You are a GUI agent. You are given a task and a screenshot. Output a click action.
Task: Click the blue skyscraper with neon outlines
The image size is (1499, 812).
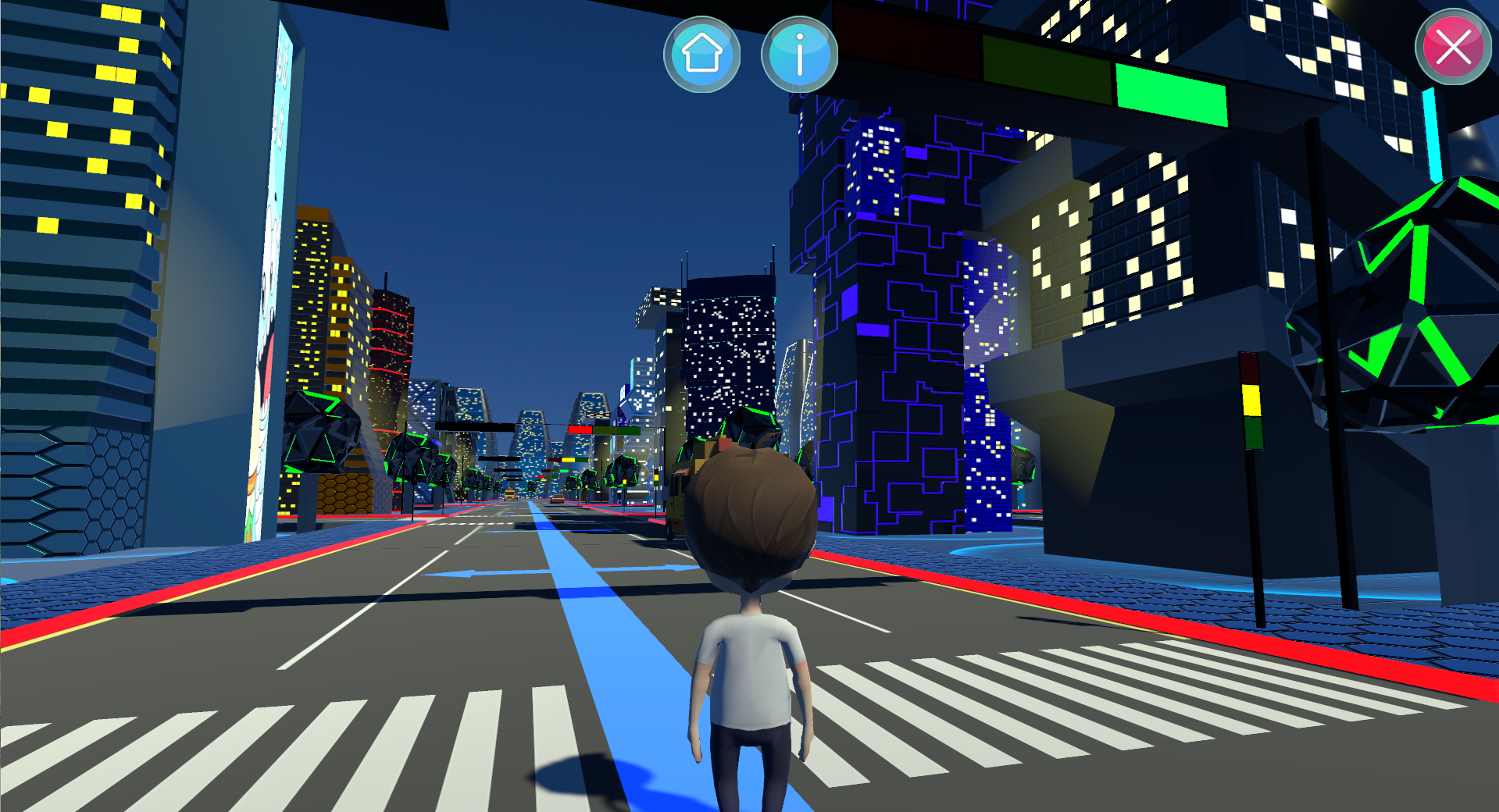tap(906, 312)
